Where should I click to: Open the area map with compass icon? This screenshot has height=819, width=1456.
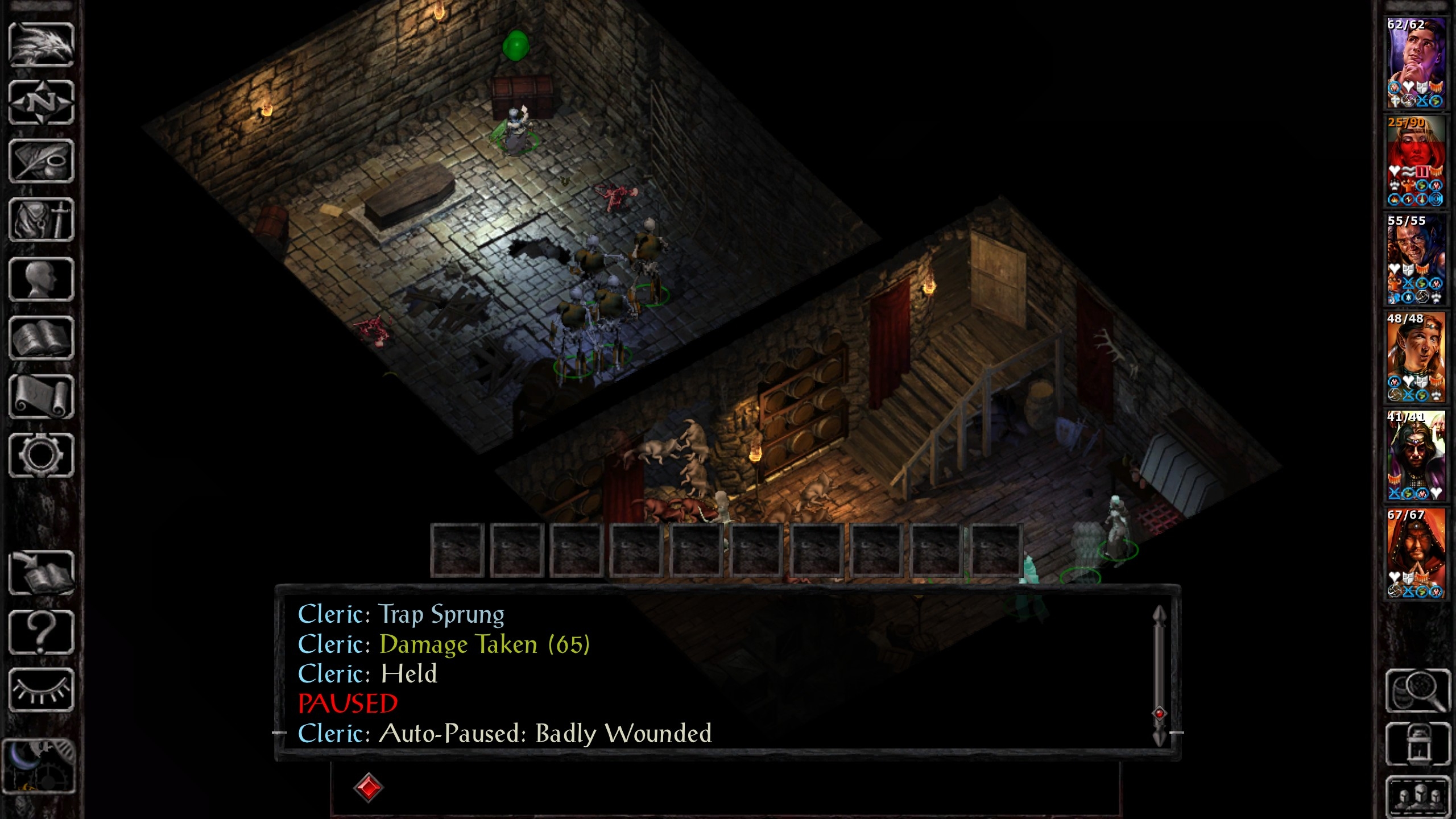[x=41, y=103]
